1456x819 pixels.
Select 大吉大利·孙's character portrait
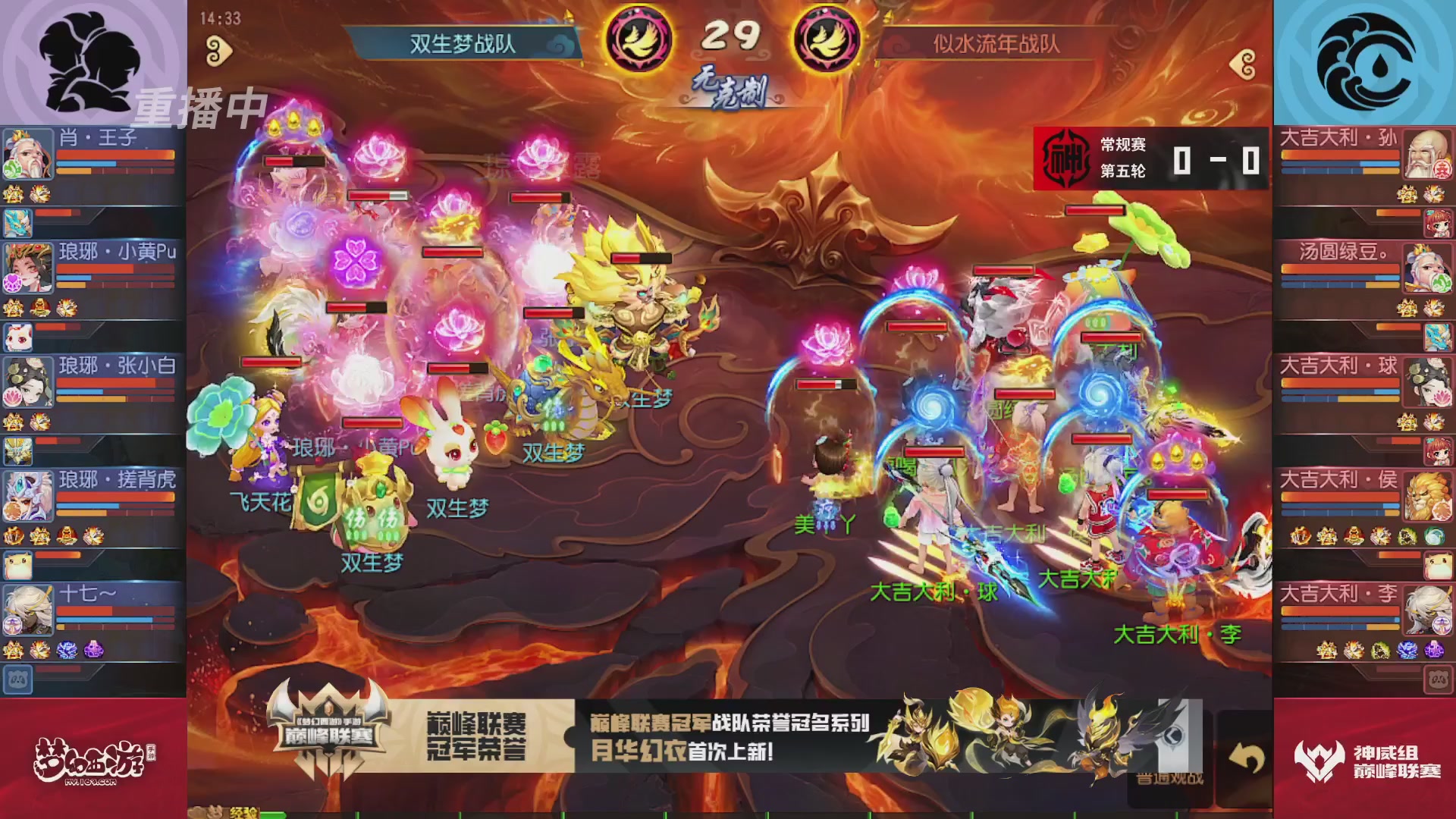tap(1429, 155)
